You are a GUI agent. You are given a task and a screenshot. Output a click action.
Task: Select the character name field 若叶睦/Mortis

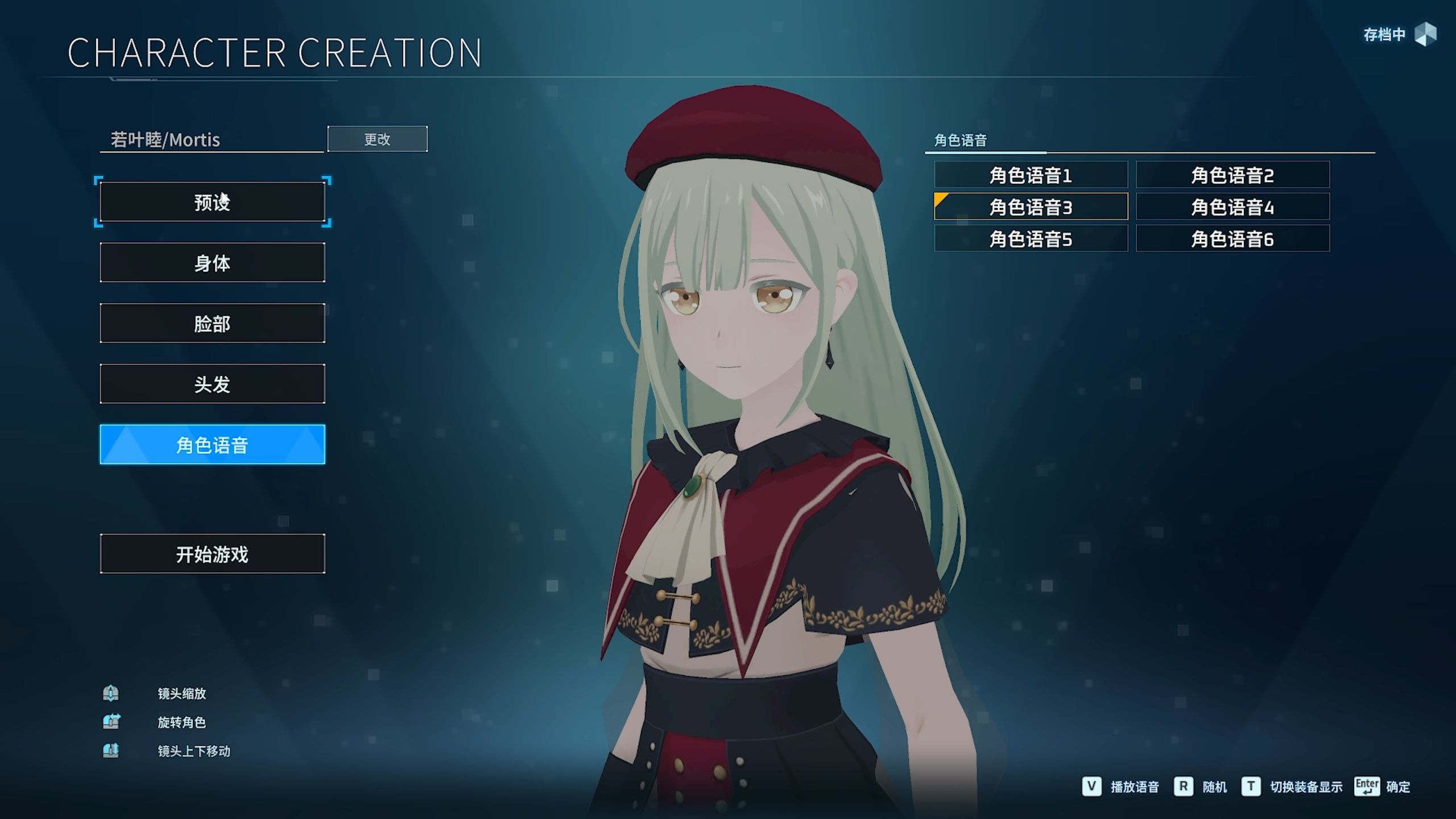point(211,139)
